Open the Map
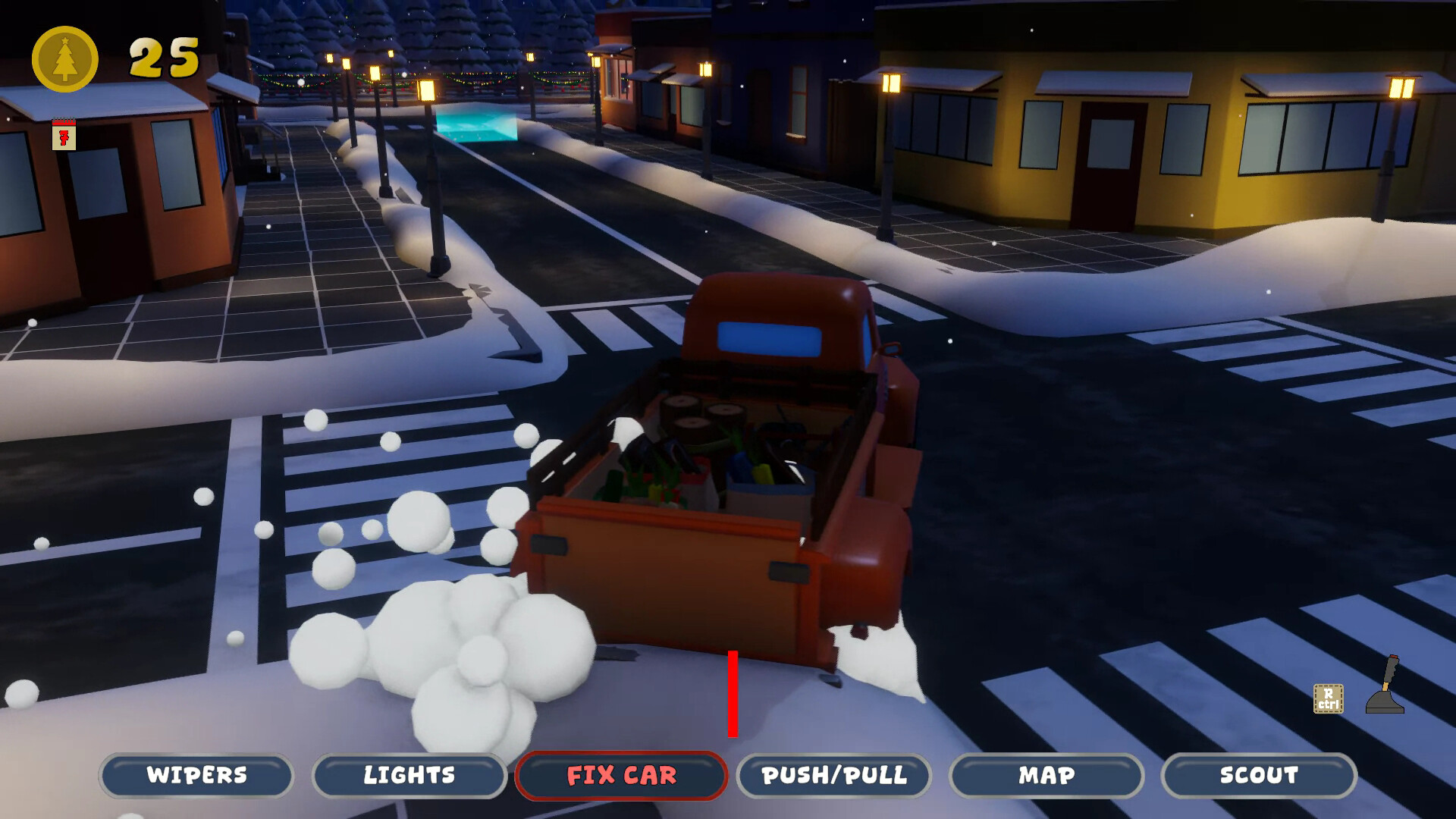The image size is (1456, 819). (x=1046, y=775)
